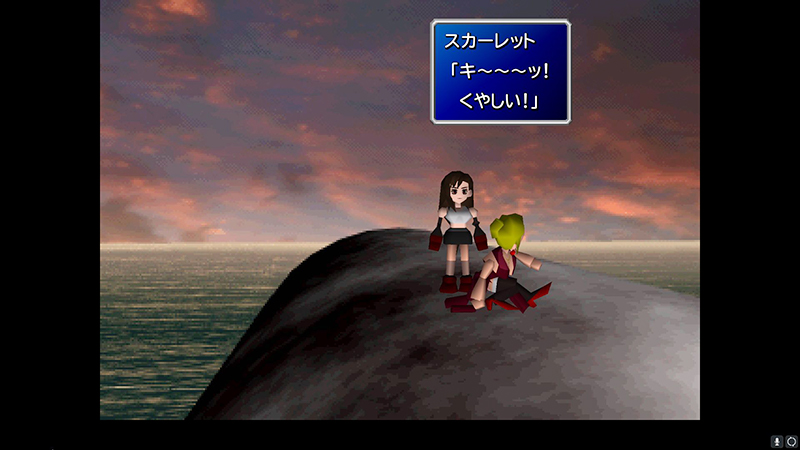This screenshot has width=800, height=450.
Task: Click the microphone icon in the overlay
Action: click(x=777, y=441)
